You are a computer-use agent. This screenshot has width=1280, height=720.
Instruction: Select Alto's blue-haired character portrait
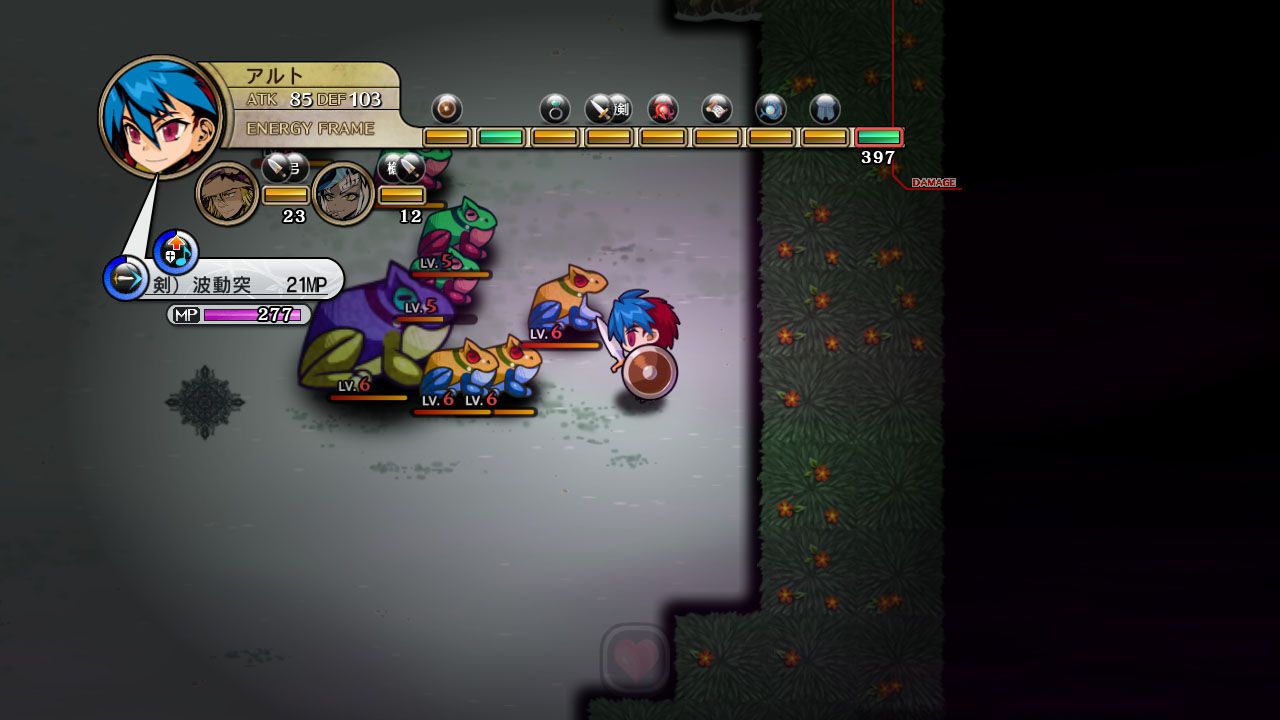pyautogui.click(x=160, y=117)
